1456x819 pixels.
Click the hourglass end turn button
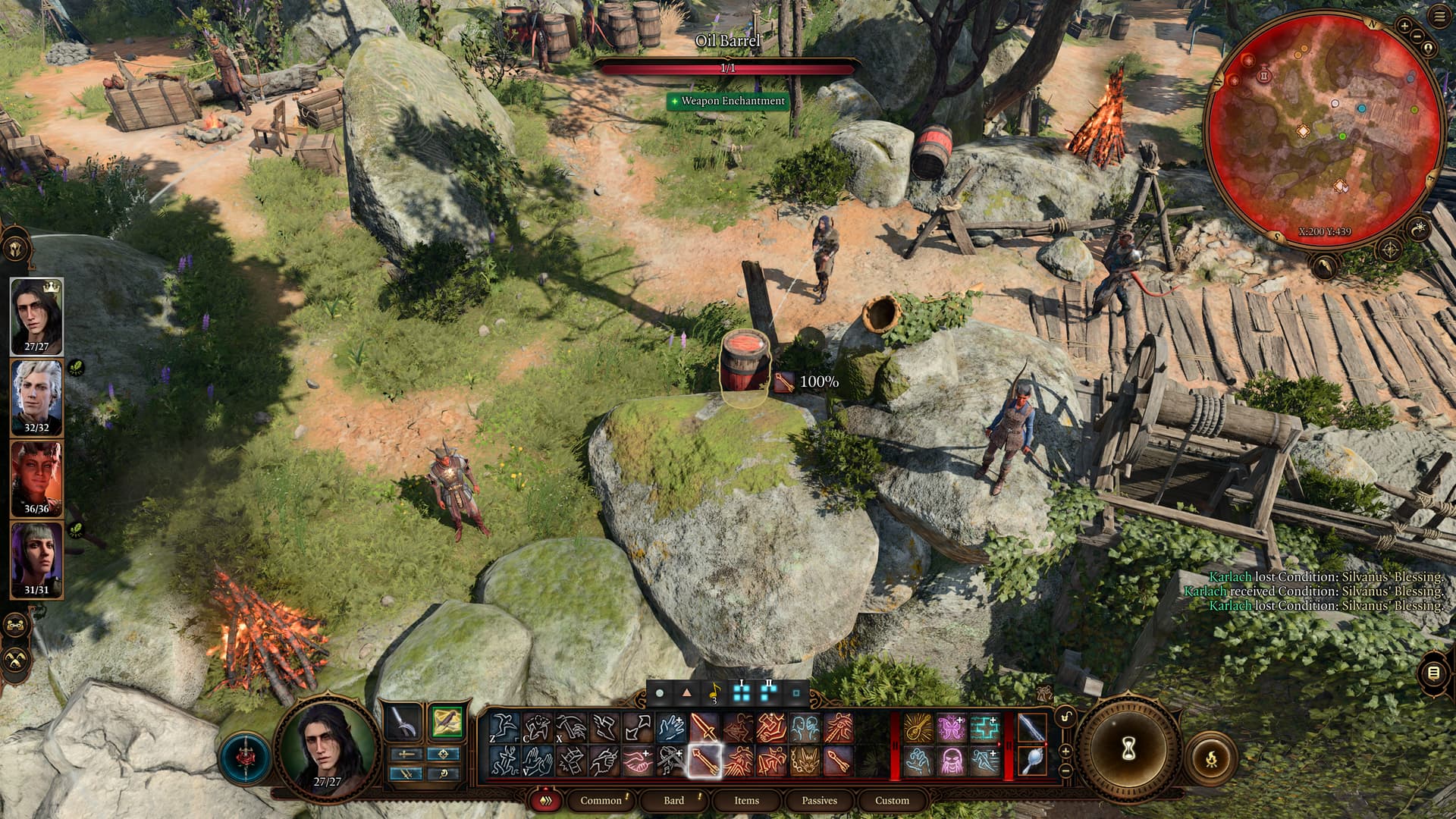click(x=1127, y=749)
